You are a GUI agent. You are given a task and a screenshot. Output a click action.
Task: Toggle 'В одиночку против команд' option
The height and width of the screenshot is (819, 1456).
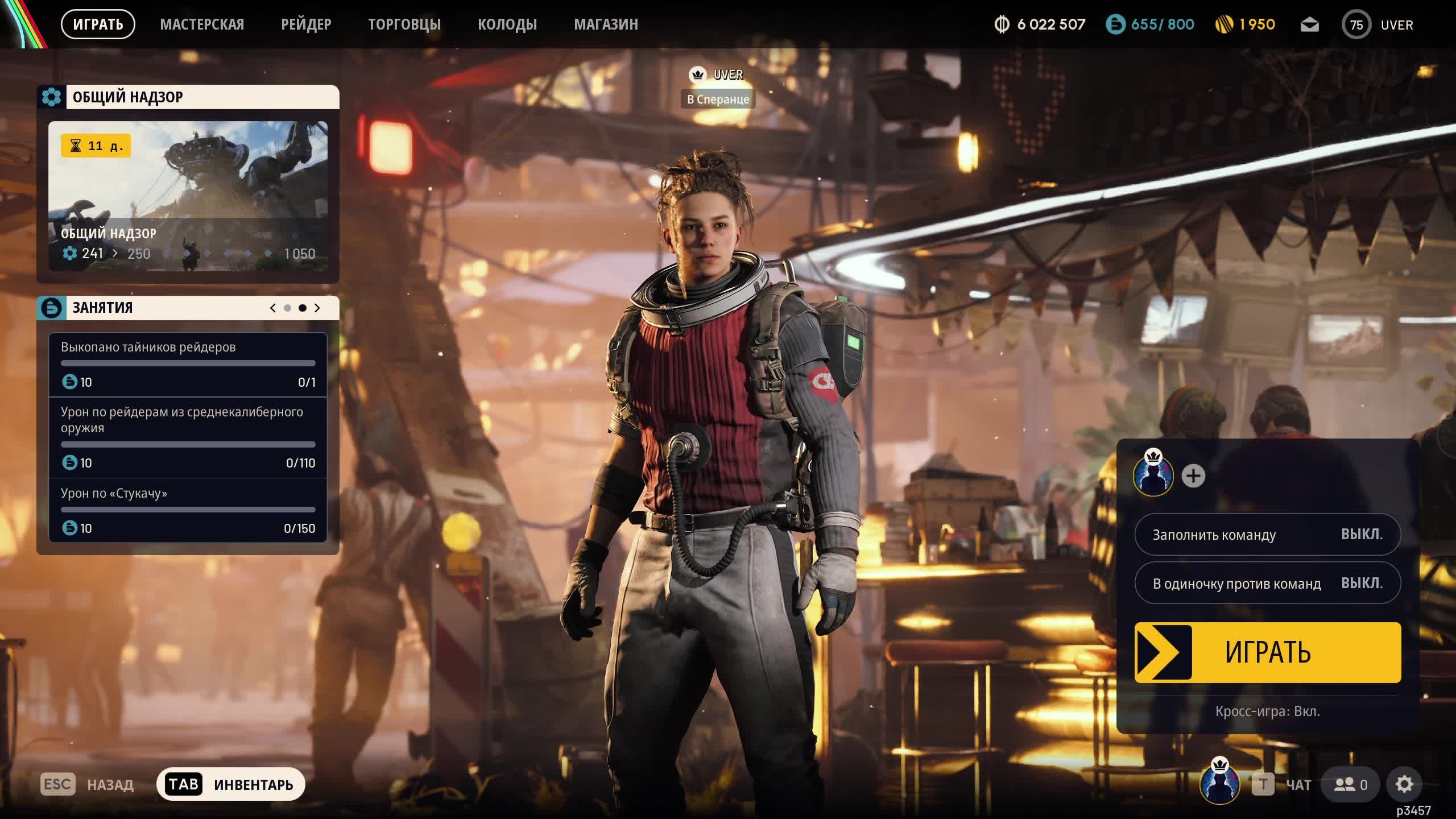[x=1267, y=583]
